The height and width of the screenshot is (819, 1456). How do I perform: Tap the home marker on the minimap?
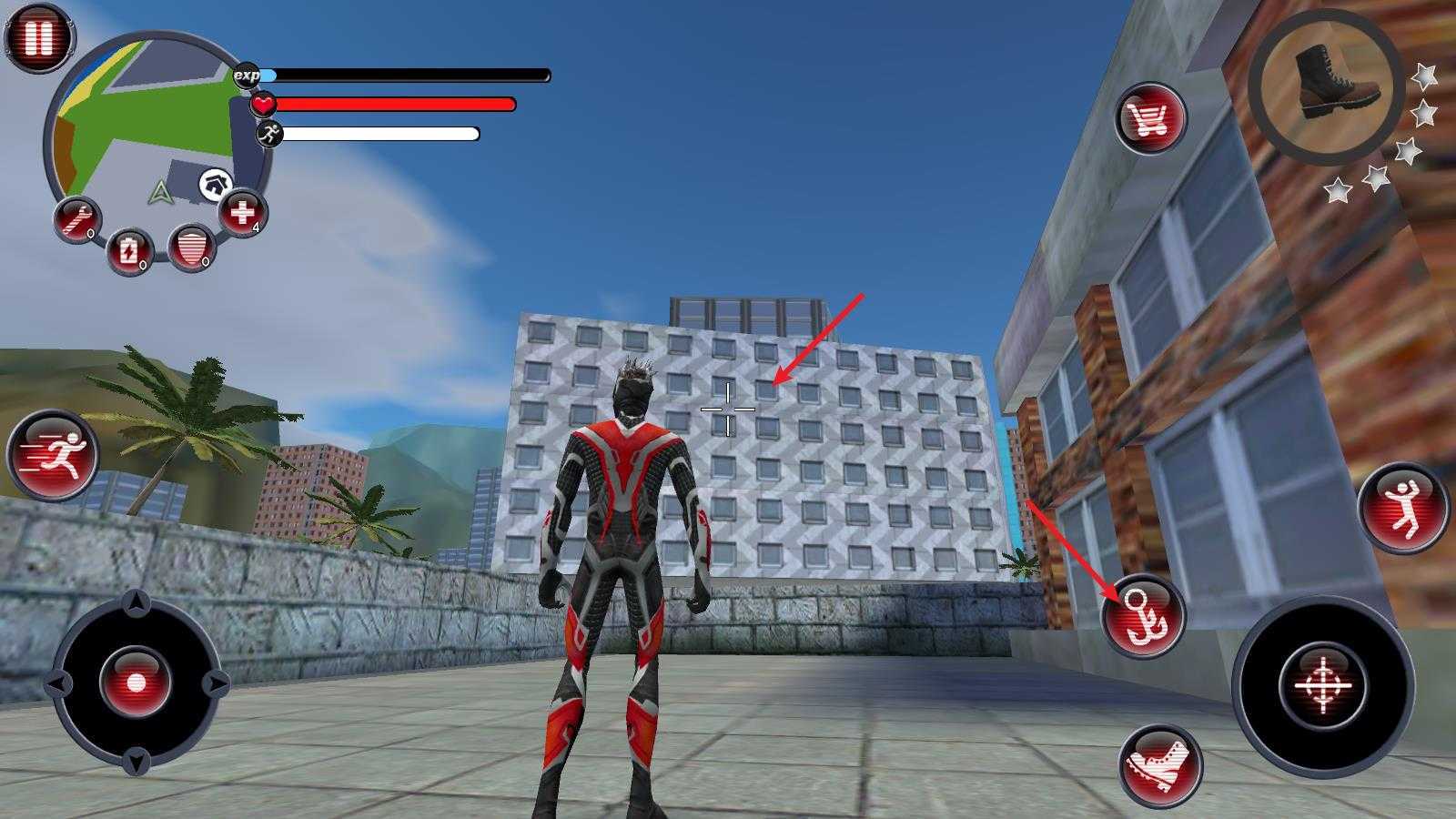(214, 184)
